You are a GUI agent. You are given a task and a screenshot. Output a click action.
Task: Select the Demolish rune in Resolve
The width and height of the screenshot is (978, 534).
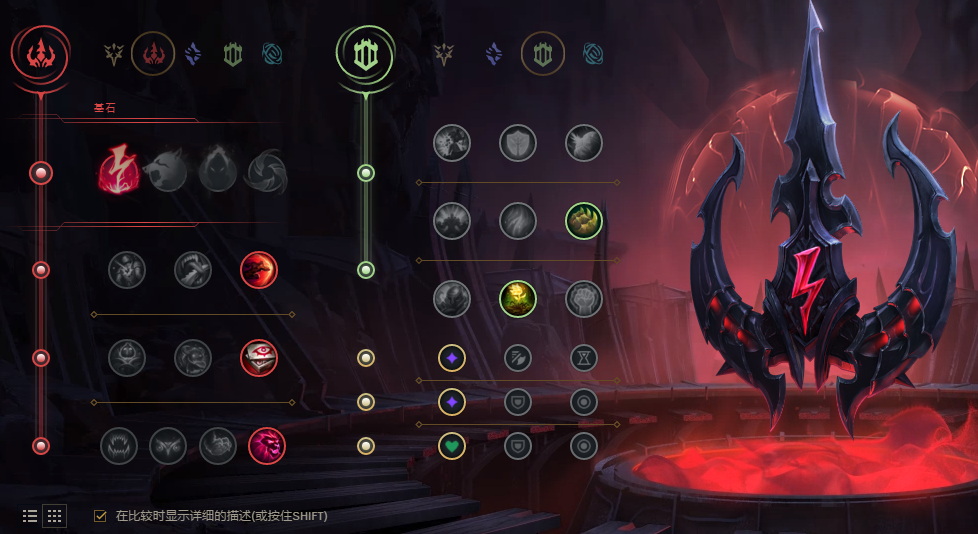click(x=452, y=142)
